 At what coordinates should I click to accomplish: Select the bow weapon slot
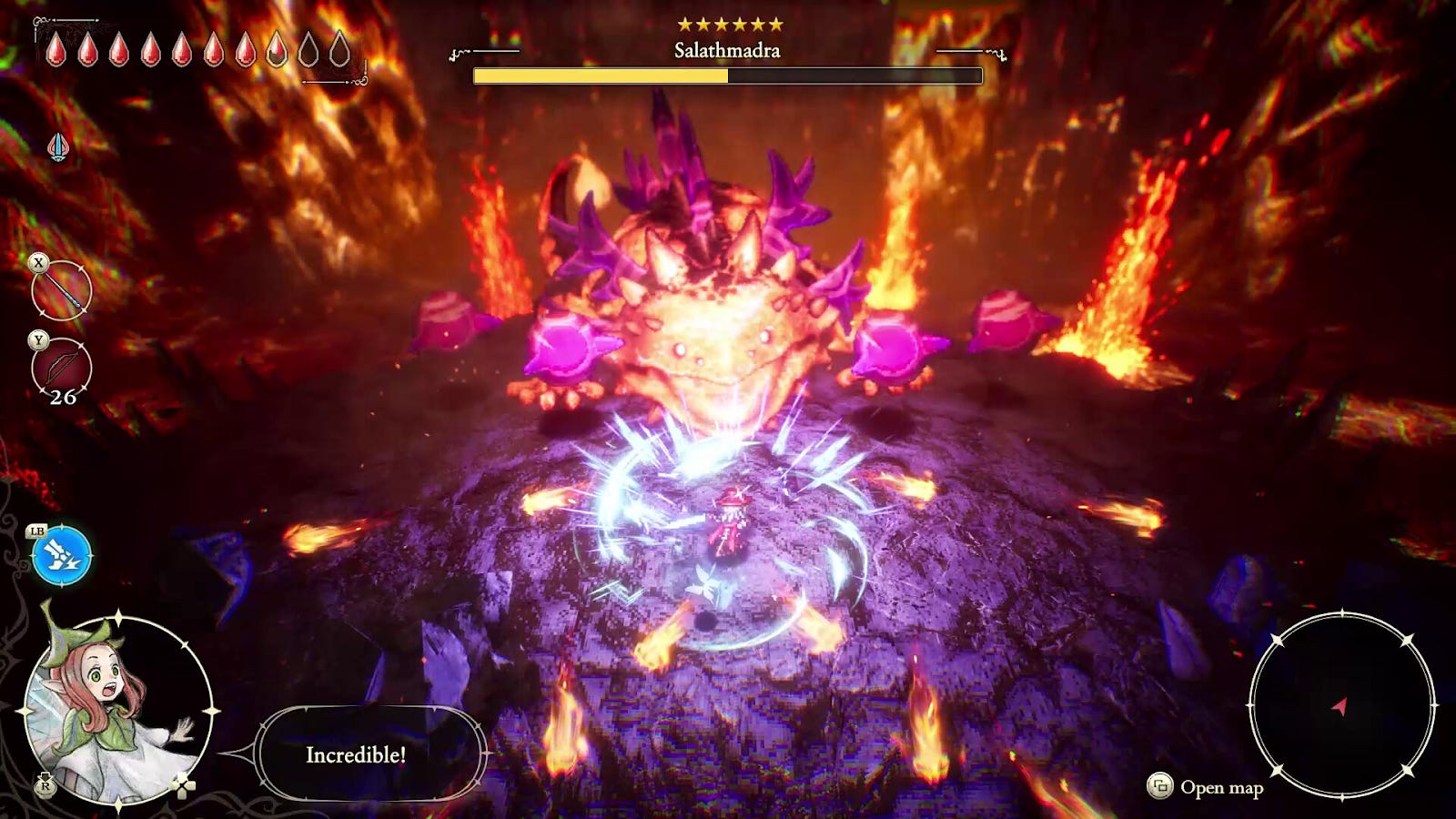click(x=62, y=369)
